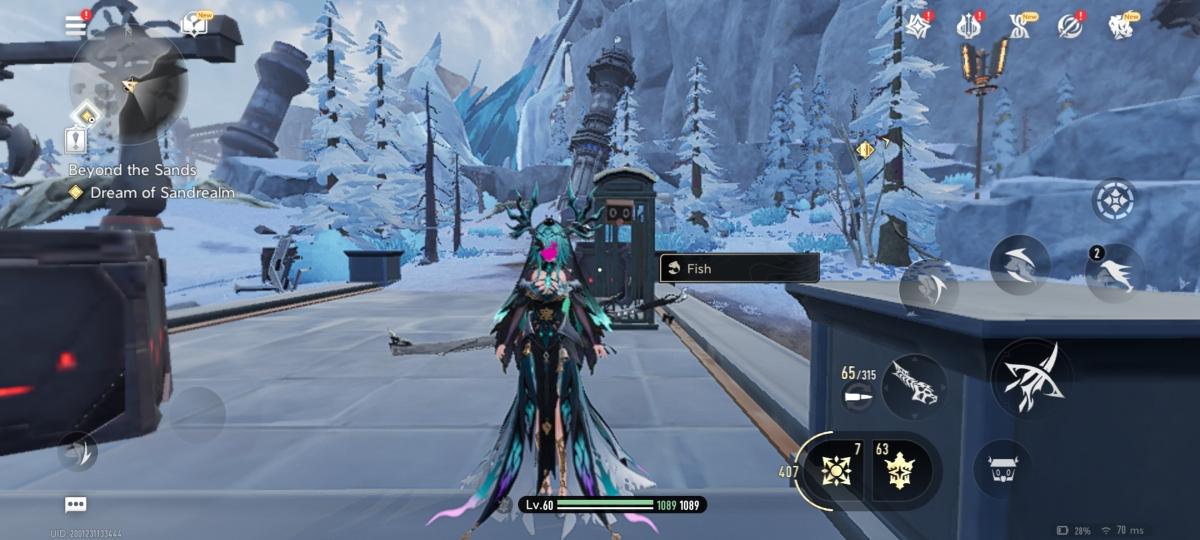Screen dimensions: 1200x540
Task: Select the sun-shaped consumable showing 7
Action: 835,469
